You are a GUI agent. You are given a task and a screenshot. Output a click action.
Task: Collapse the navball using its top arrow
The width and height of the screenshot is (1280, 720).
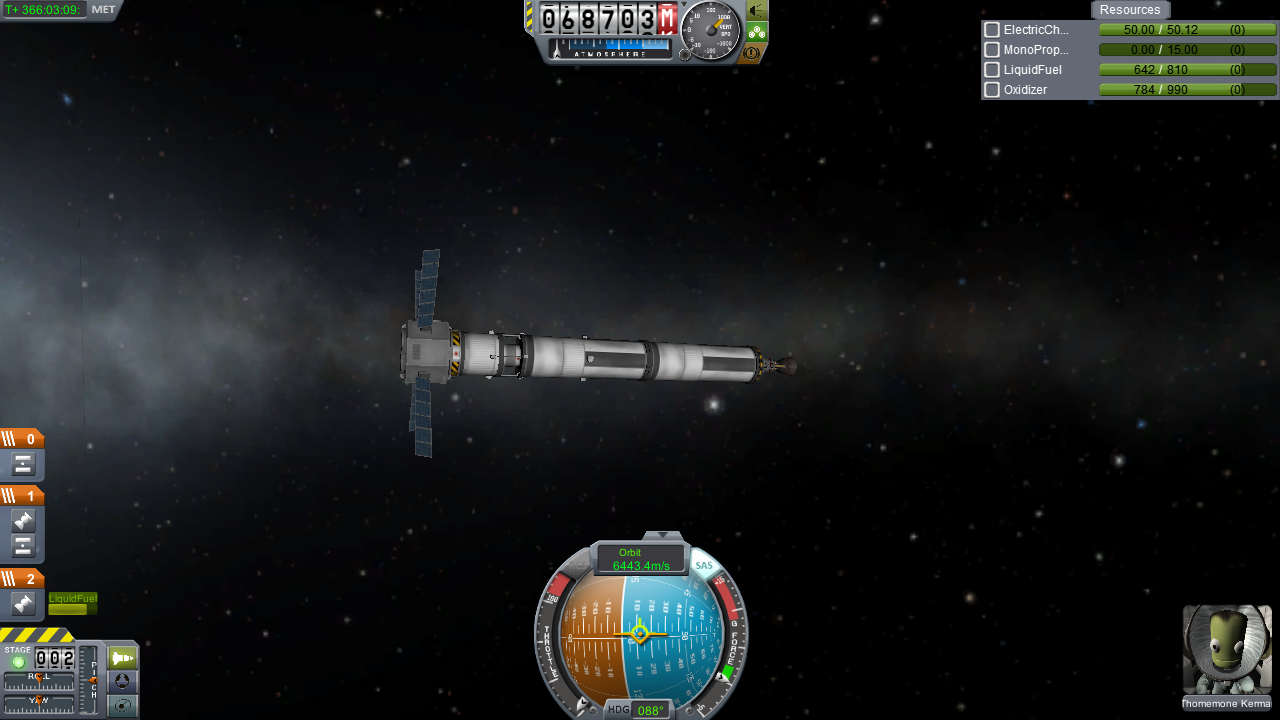(x=662, y=537)
